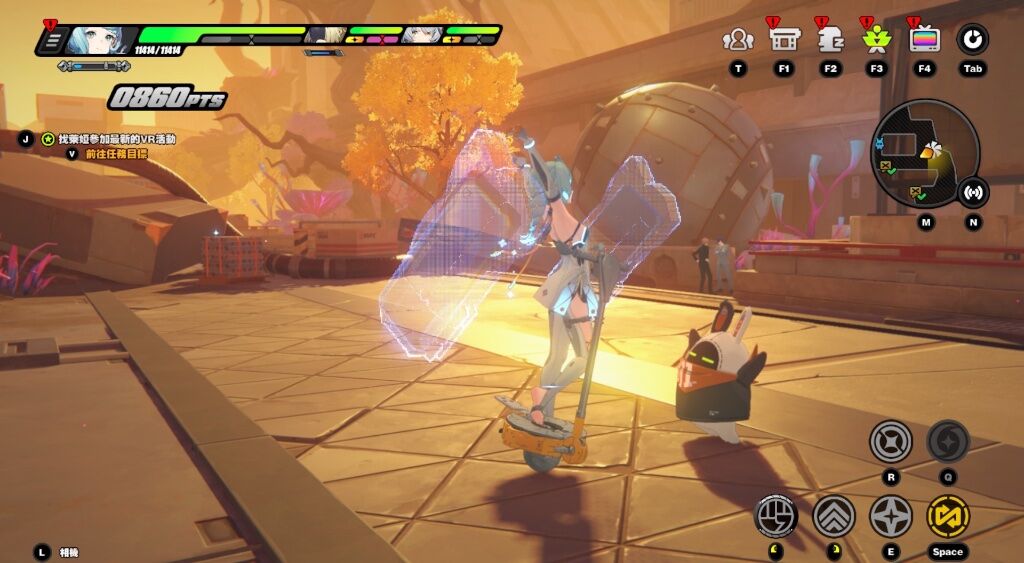Activate the greyed-out swirl ultimate icon
This screenshot has width=1024, height=563.
pos(947,441)
